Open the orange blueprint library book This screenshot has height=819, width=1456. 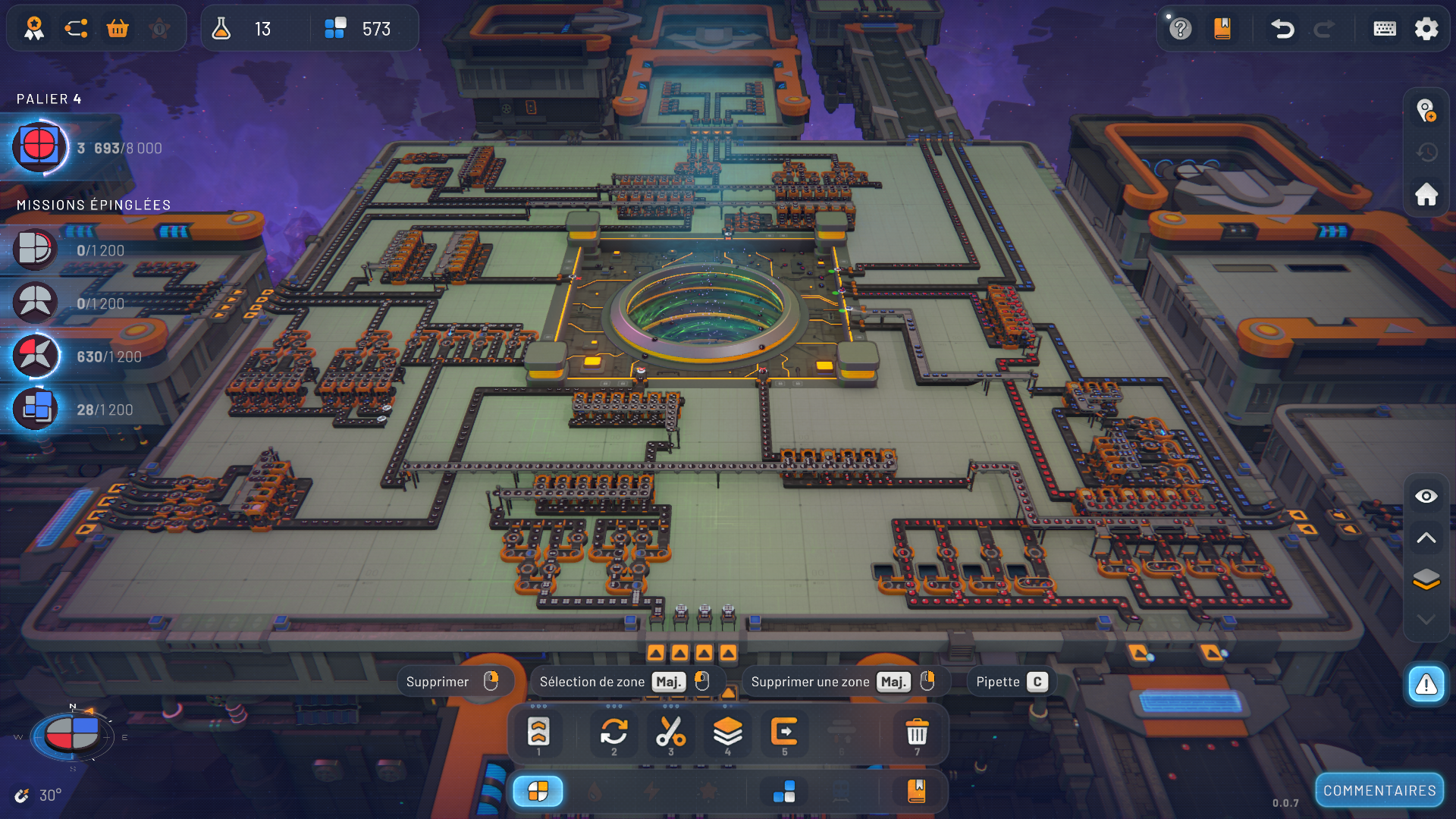(1222, 29)
